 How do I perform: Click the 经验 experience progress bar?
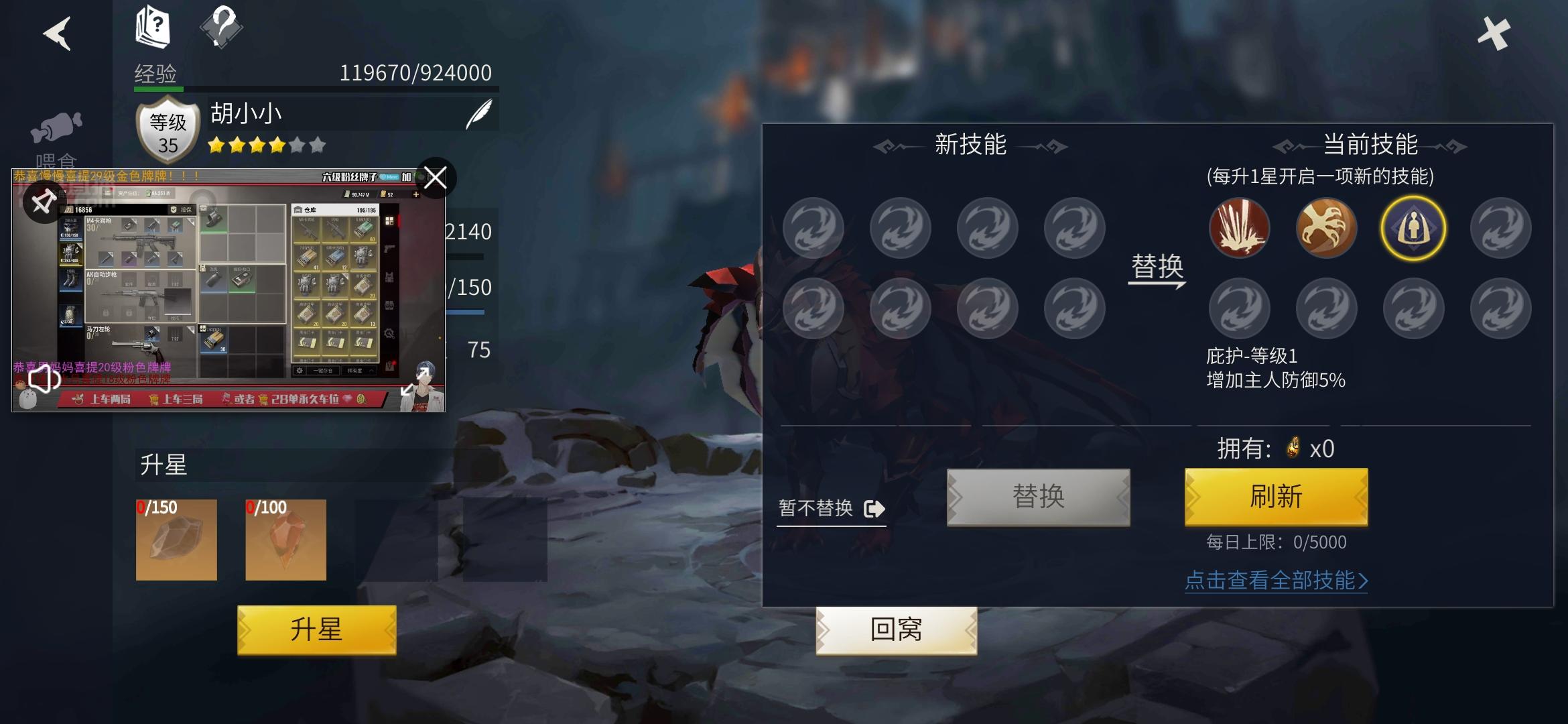point(312,87)
